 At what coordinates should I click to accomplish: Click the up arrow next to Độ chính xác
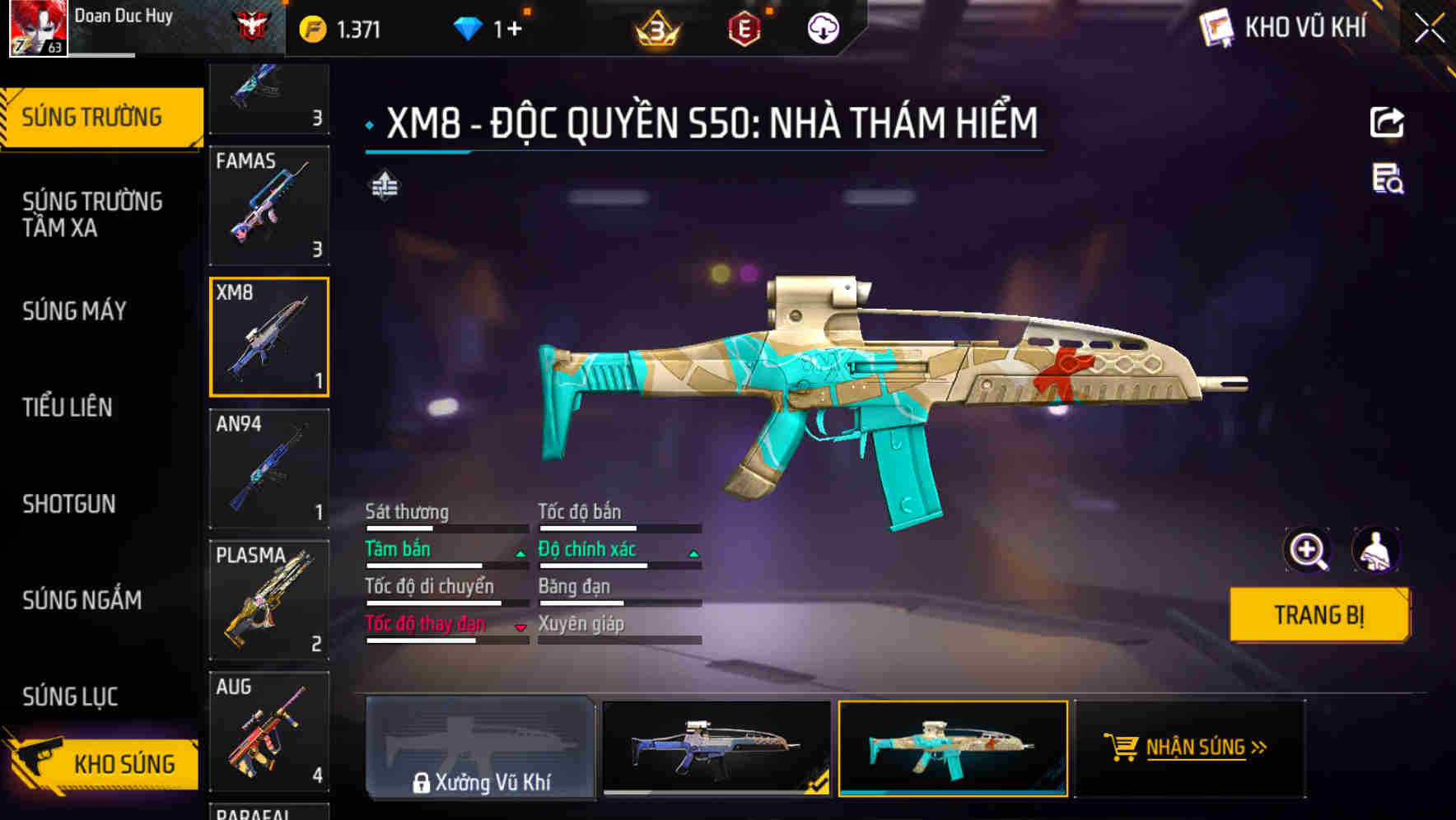pyautogui.click(x=692, y=553)
